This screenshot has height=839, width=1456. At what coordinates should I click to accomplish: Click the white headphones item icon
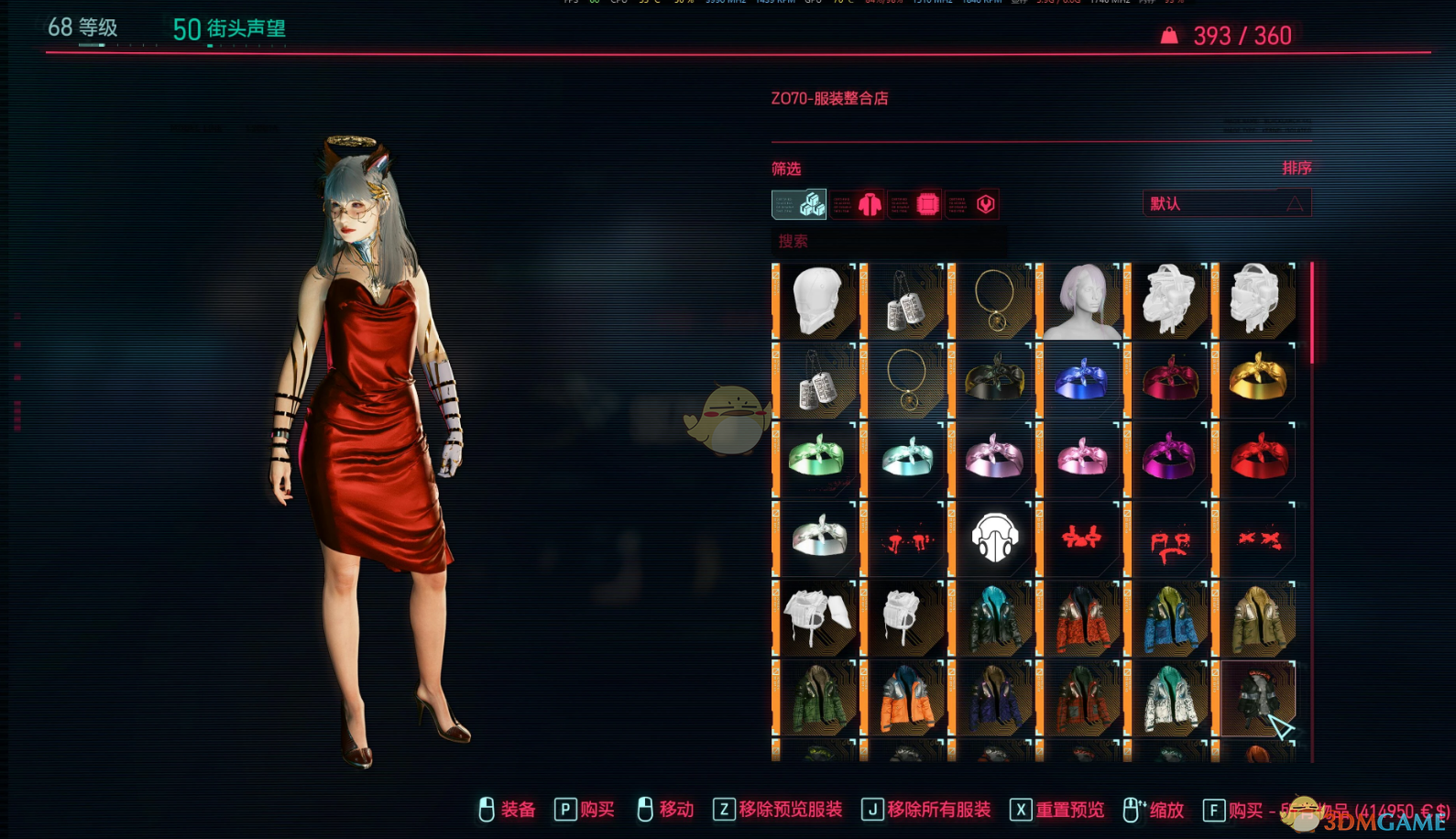coord(994,537)
